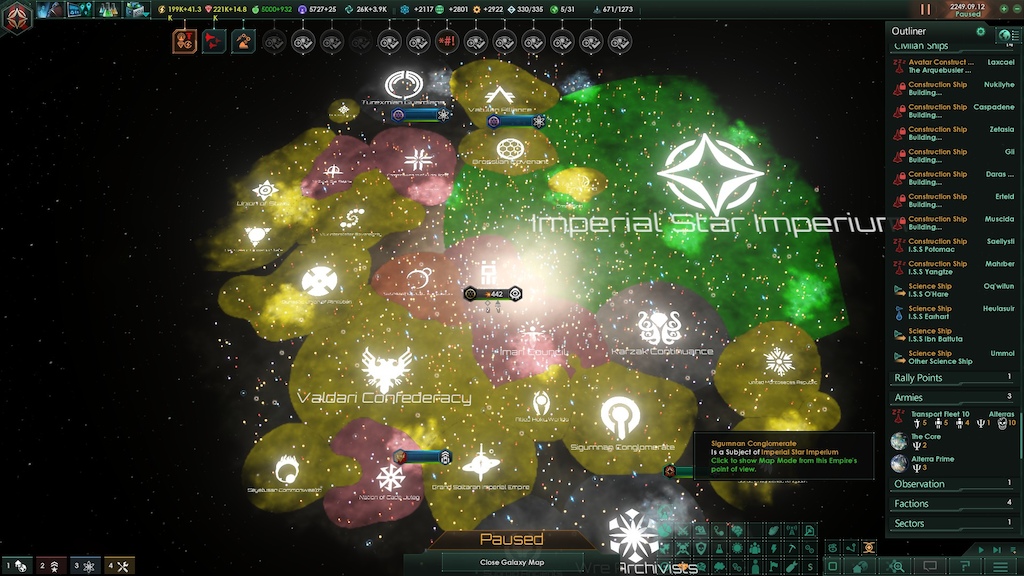
Task: Expand the Sectors outliner section
Action: pos(951,523)
